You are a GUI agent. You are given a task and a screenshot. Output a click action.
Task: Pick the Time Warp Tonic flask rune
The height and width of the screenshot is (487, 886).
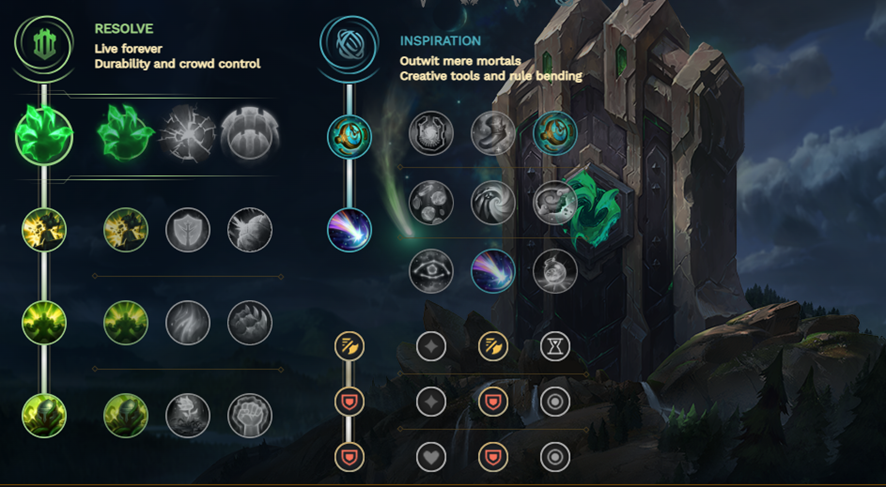click(x=553, y=271)
